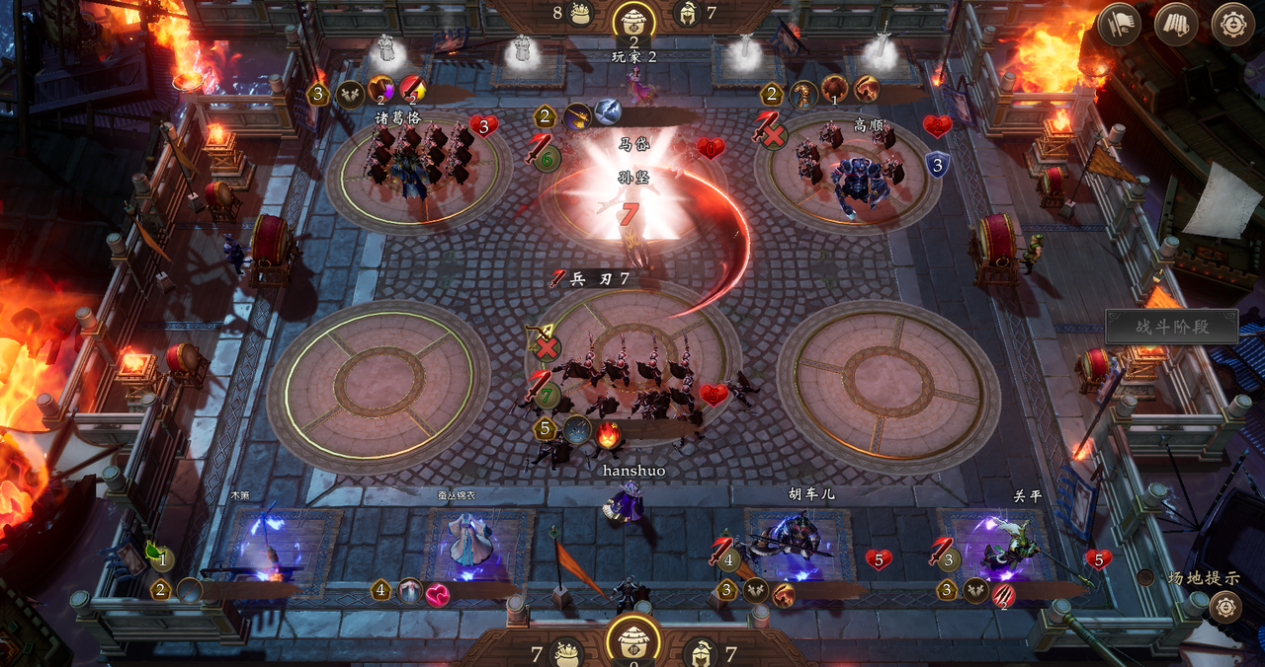This screenshot has height=667, width=1265.
Task: Click the white flag surrender button
Action: [1119, 24]
